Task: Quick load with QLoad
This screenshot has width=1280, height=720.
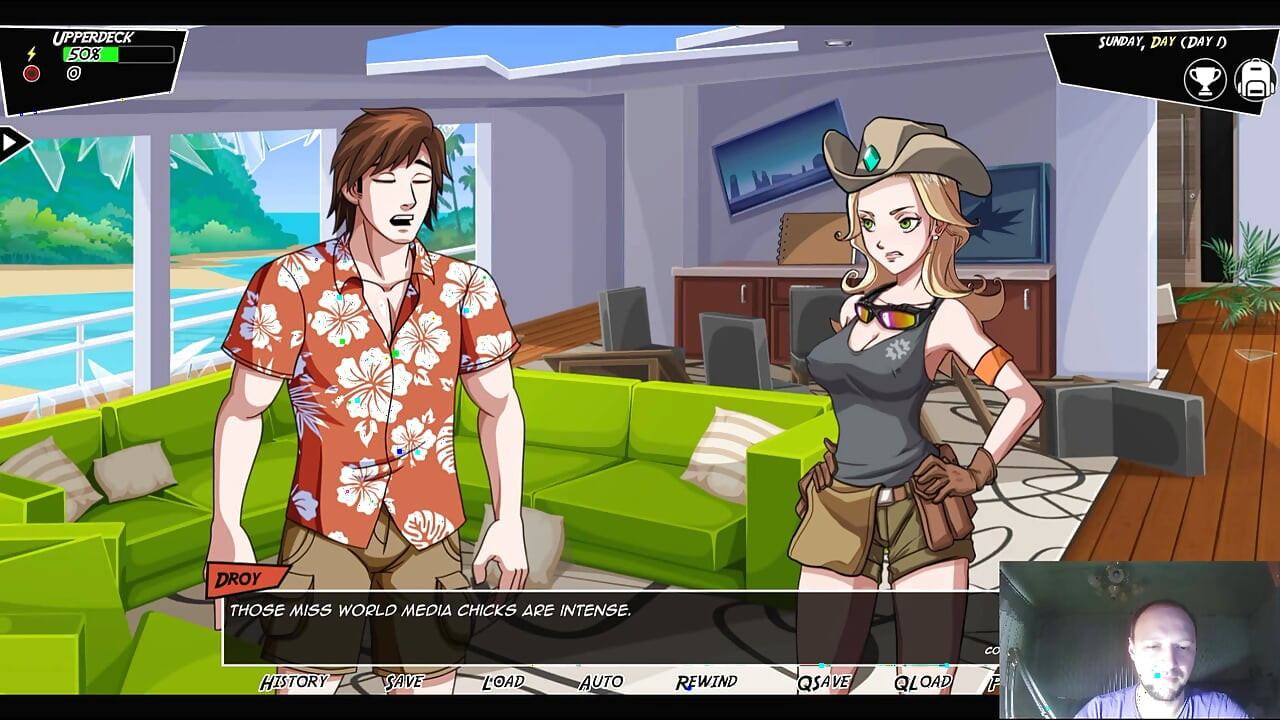Action: 922,682
